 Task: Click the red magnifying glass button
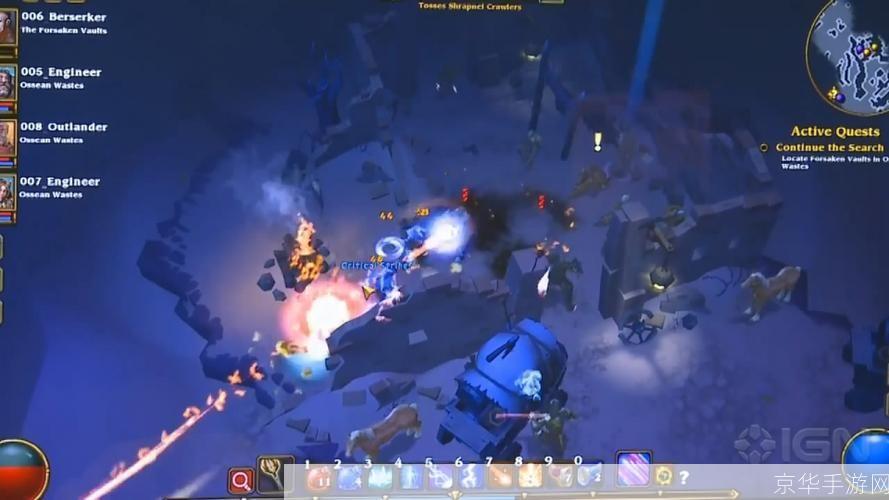[x=241, y=481]
